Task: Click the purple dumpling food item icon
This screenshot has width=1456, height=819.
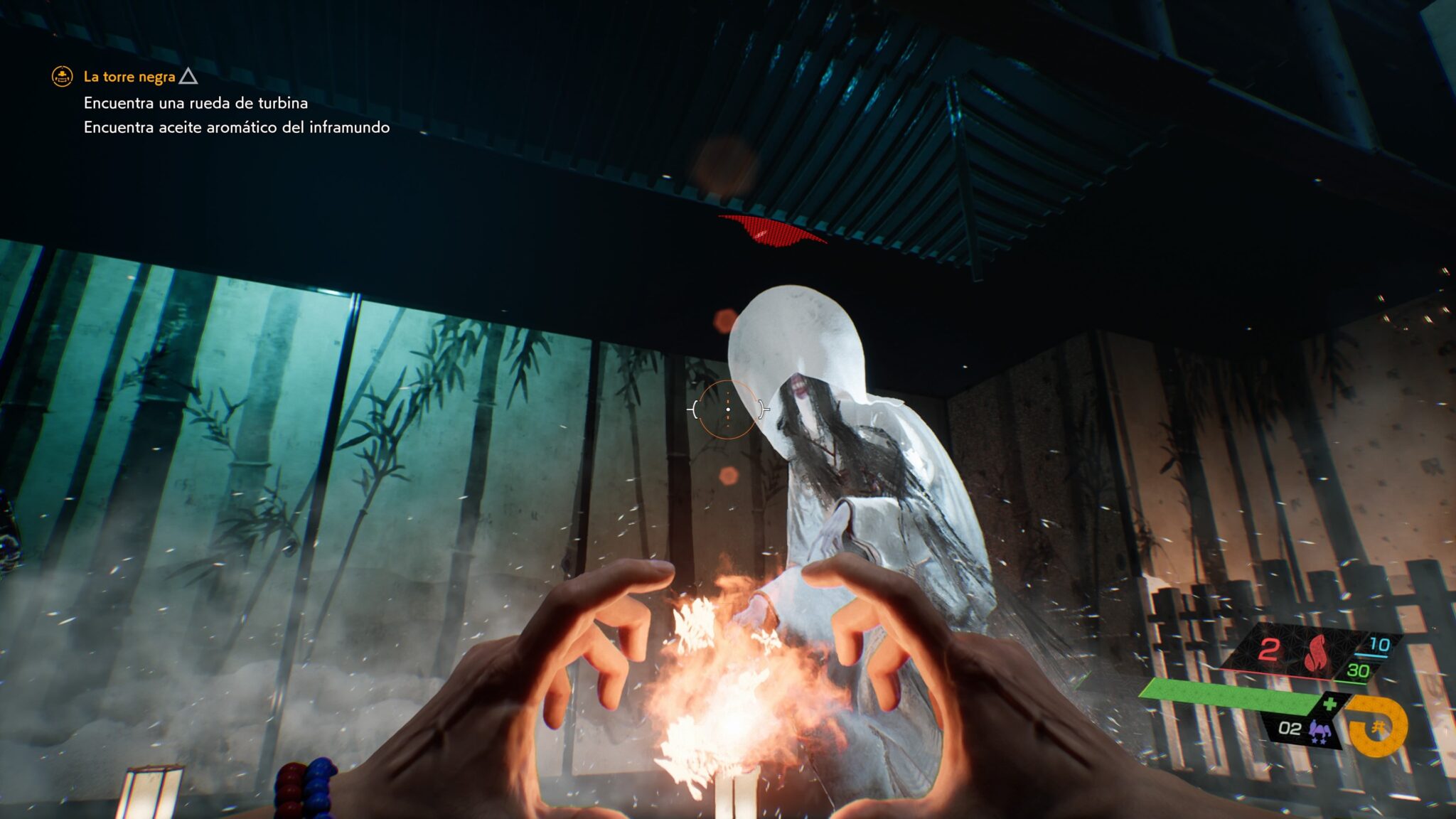Action: [x=1319, y=730]
